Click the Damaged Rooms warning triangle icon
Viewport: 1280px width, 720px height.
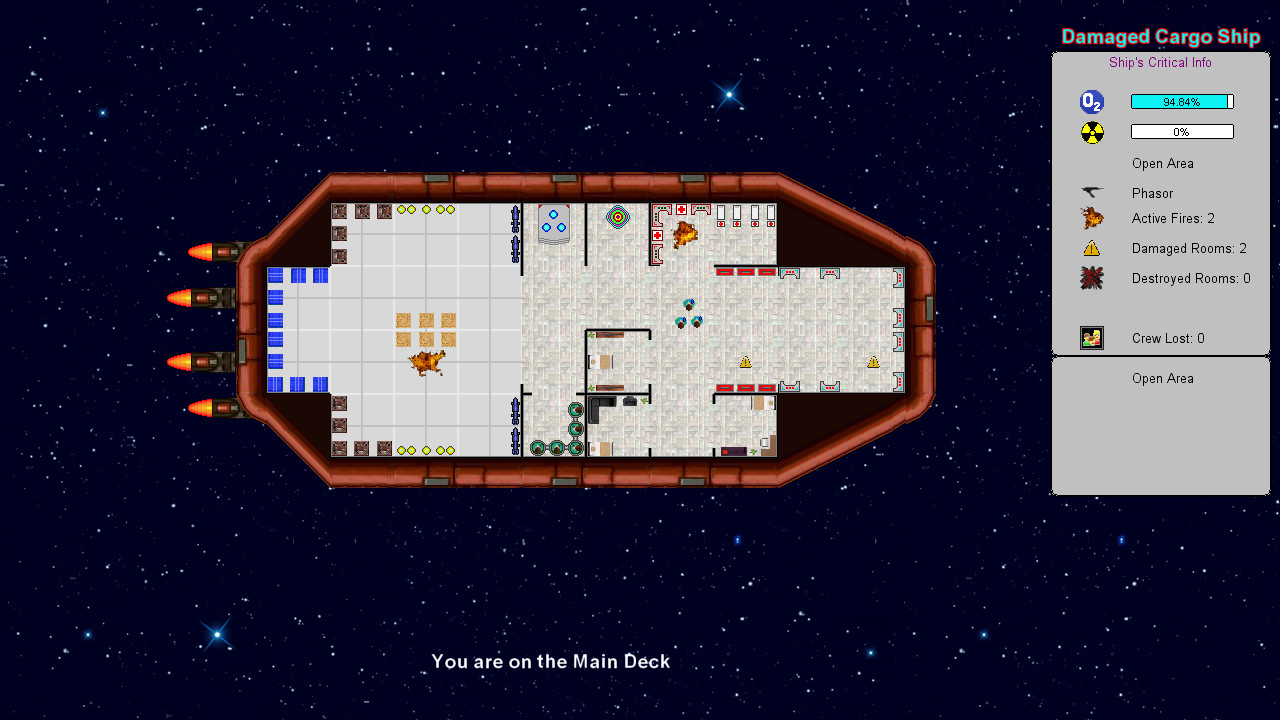pyautogui.click(x=1091, y=248)
